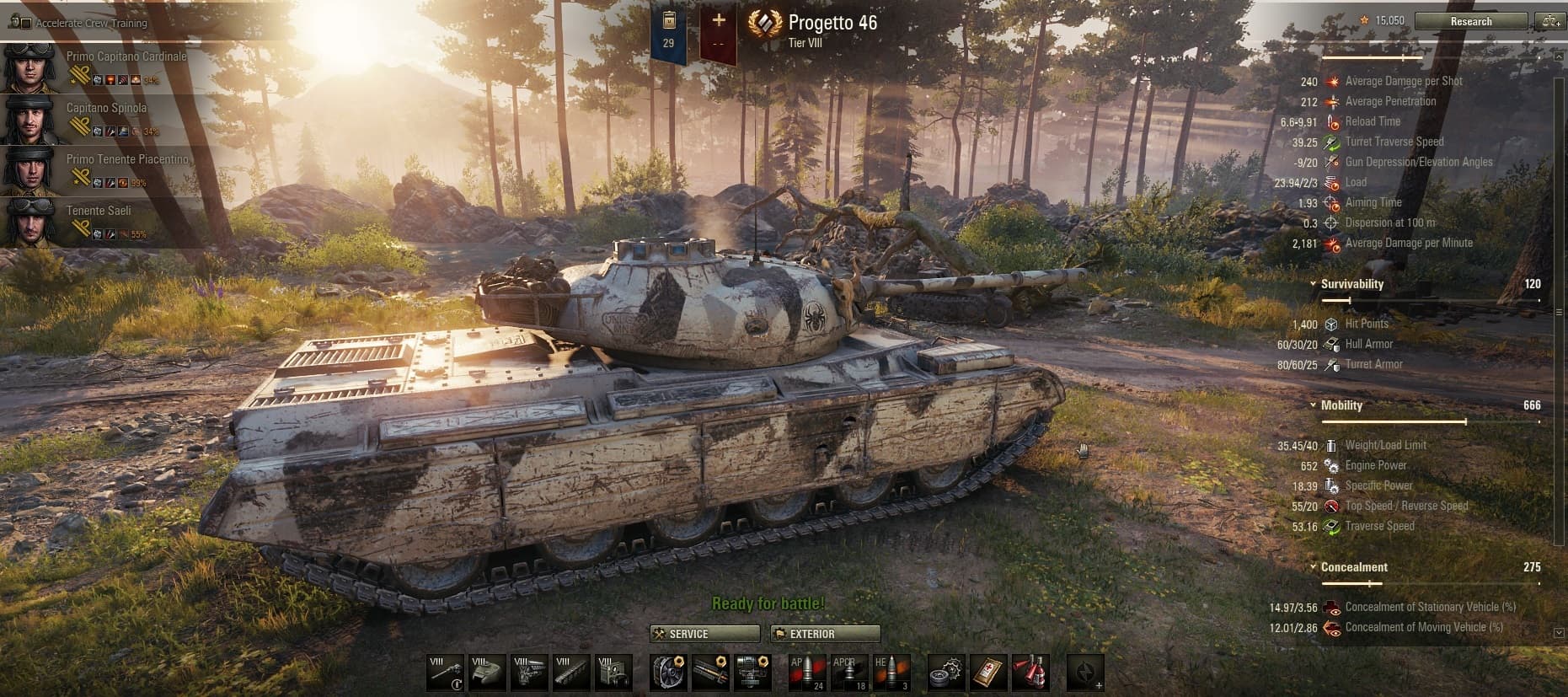Viewport: 1568px width, 697px height.
Task: Enable Accelerate Crew Training
Action: click(x=26, y=24)
